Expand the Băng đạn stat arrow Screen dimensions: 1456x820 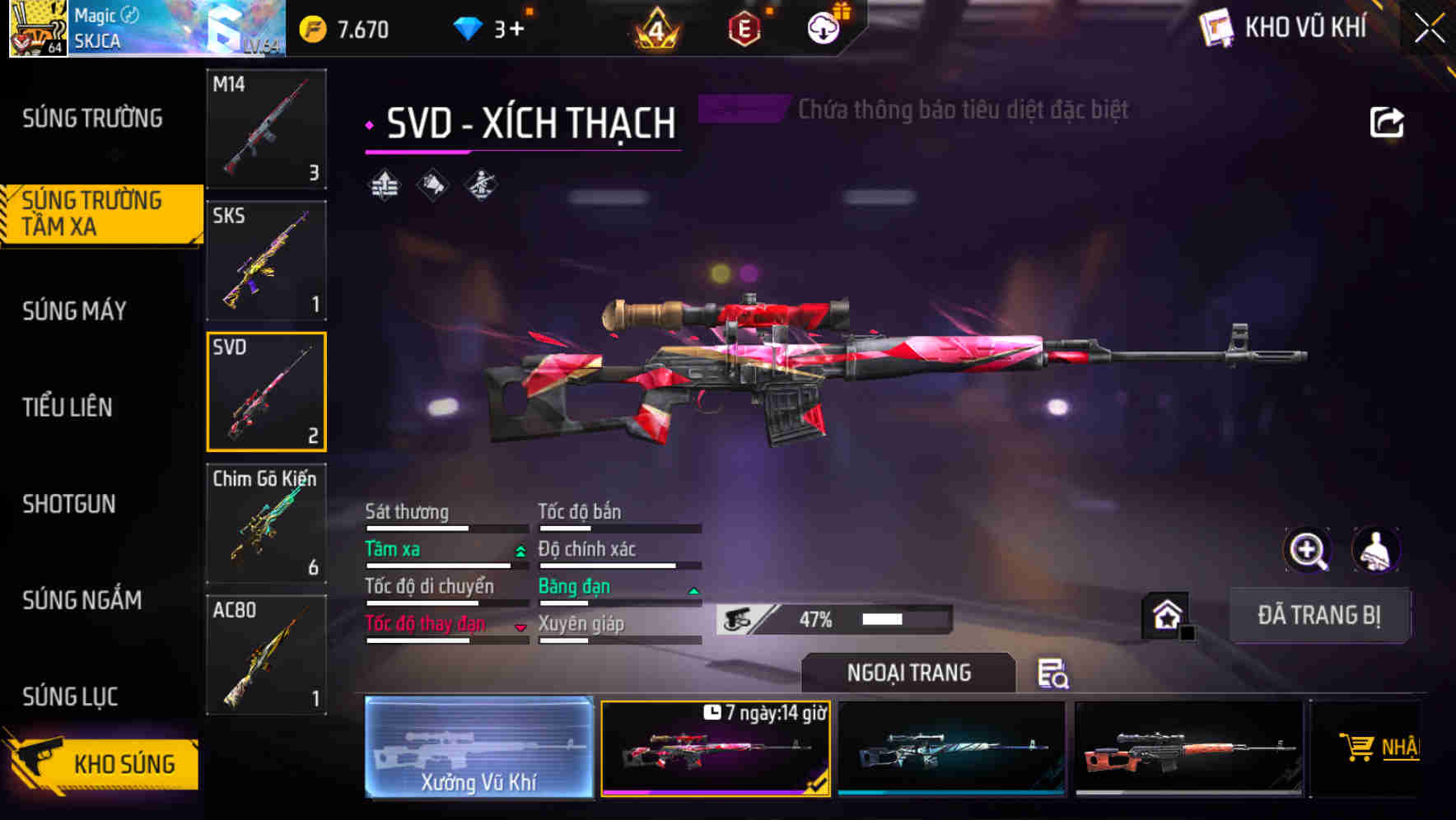pyautogui.click(x=692, y=589)
